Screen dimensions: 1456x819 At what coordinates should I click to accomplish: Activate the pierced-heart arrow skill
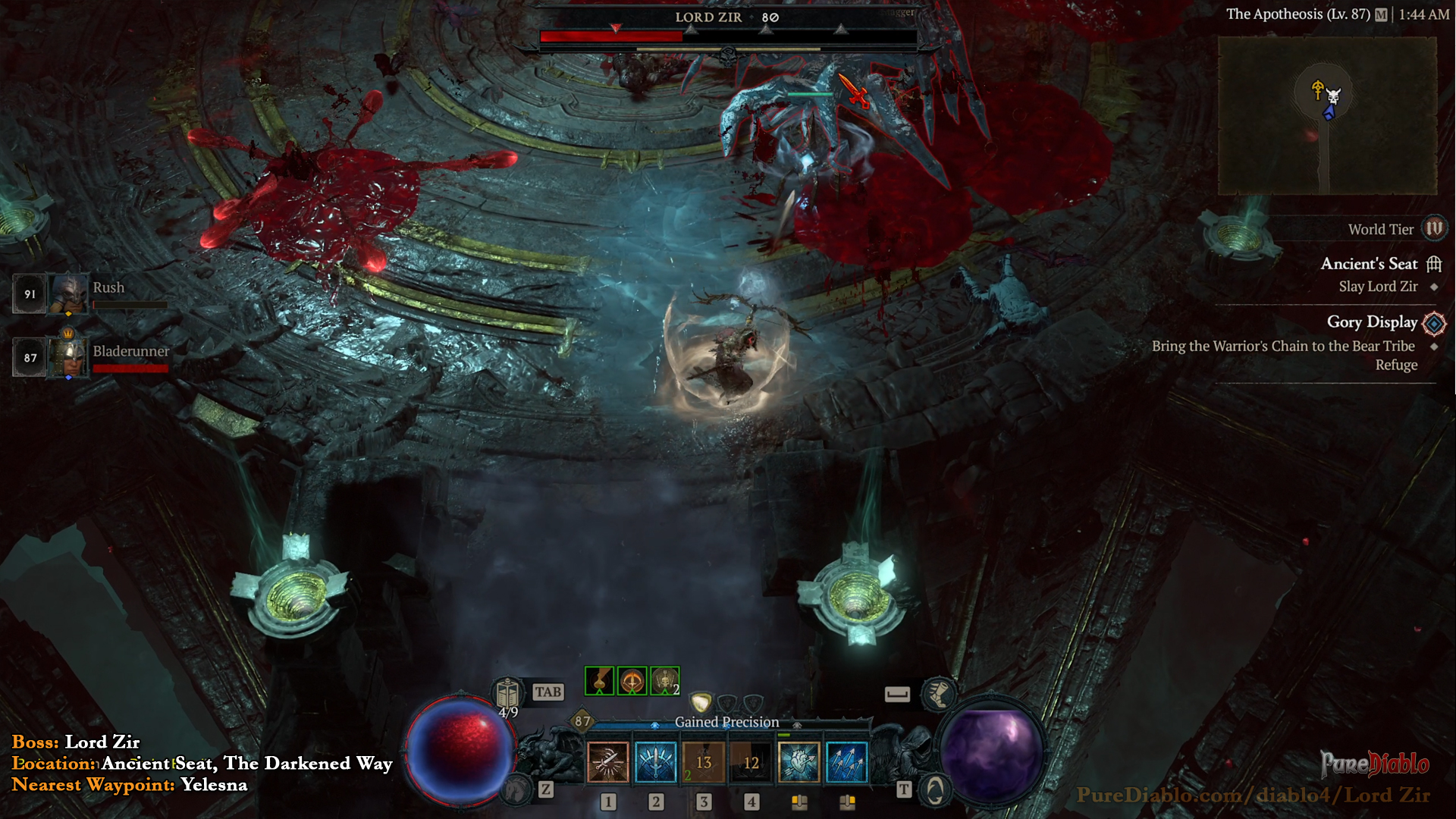coord(799,762)
